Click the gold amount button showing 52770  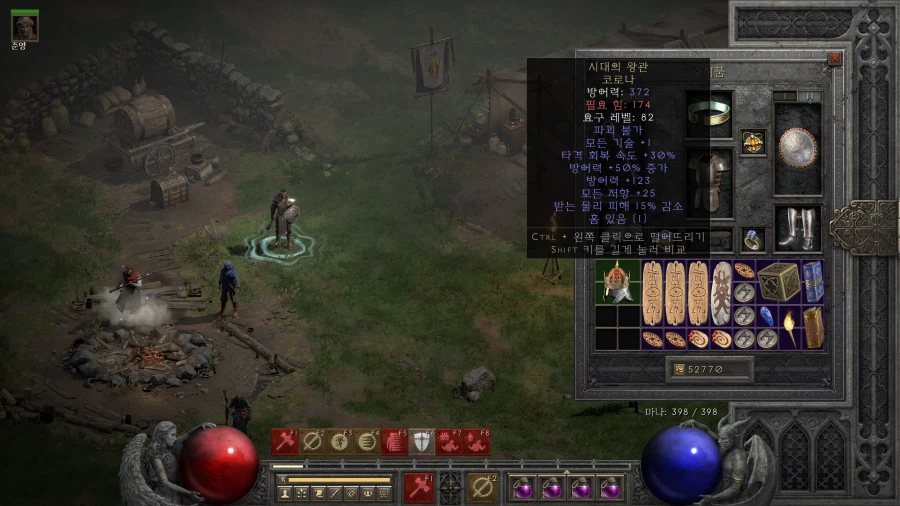[710, 370]
